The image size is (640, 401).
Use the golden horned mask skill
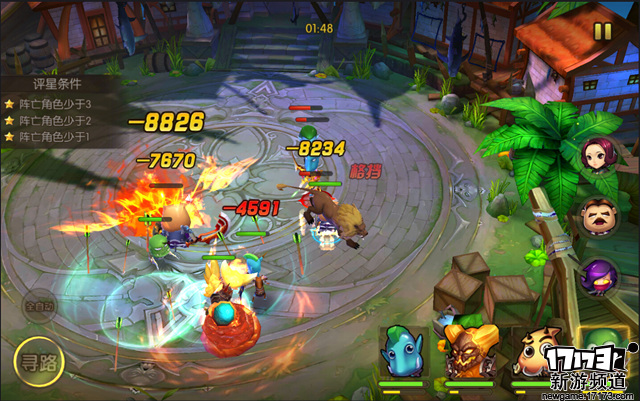pyautogui.click(x=470, y=350)
